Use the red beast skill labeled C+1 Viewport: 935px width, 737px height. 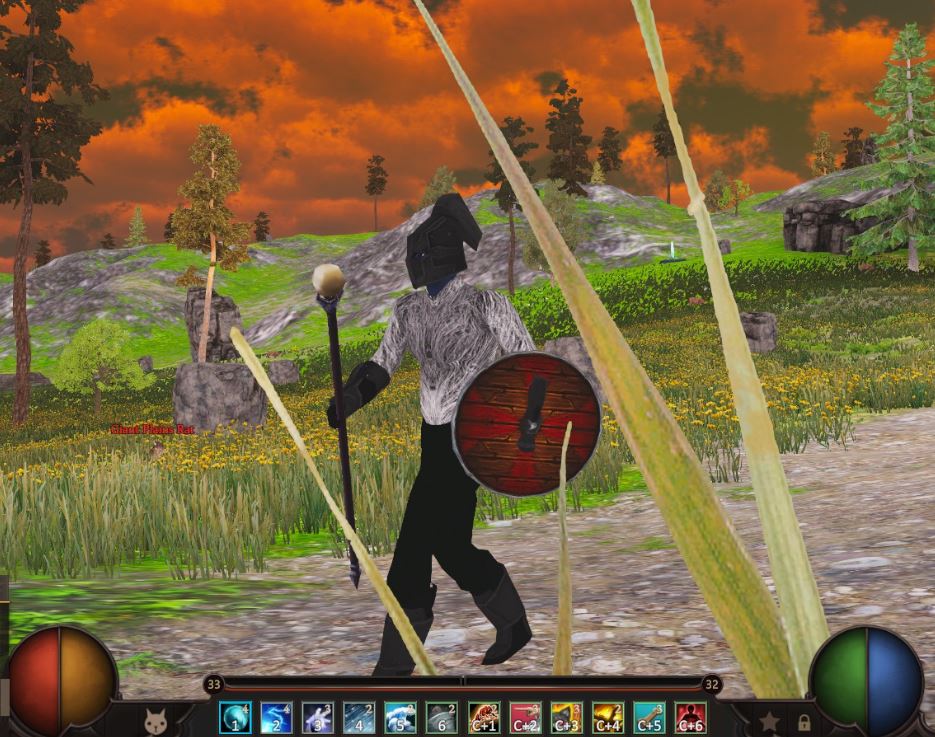484,717
